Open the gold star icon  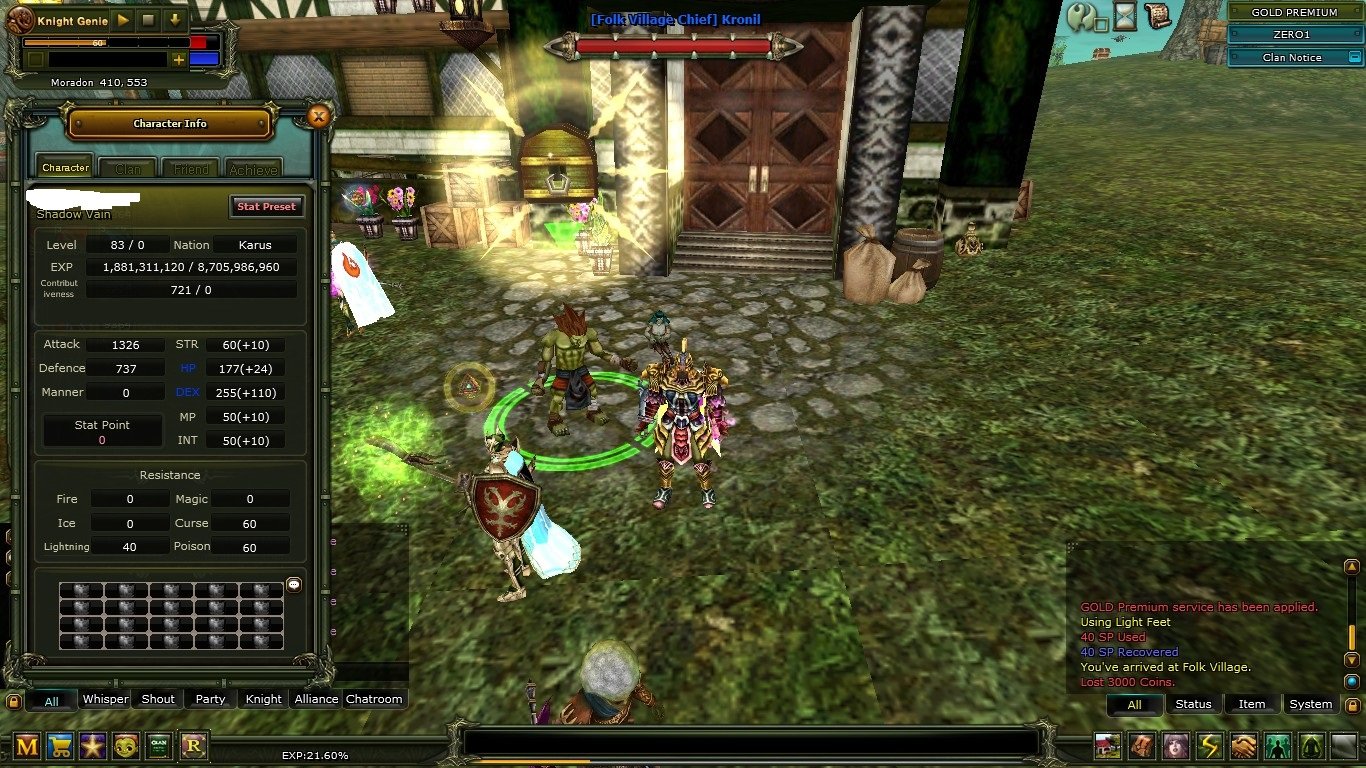coord(93,745)
